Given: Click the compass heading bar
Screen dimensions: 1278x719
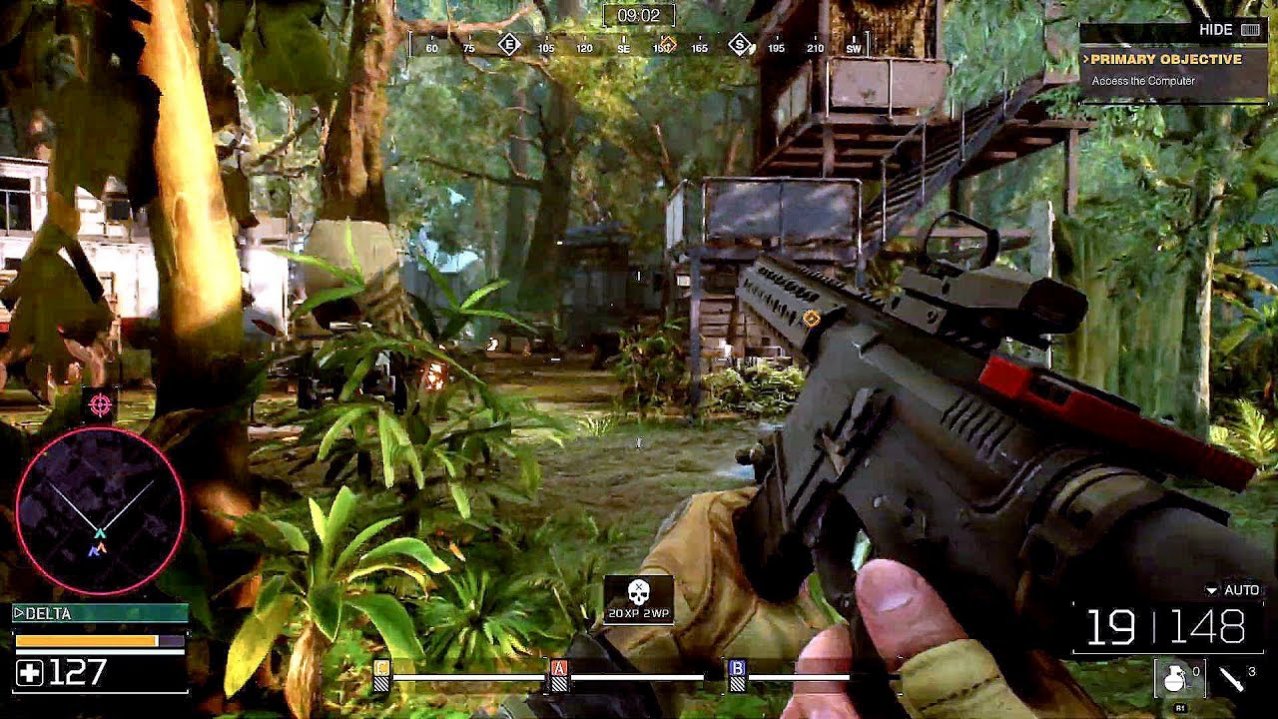Looking at the screenshot, I should pos(638,46).
